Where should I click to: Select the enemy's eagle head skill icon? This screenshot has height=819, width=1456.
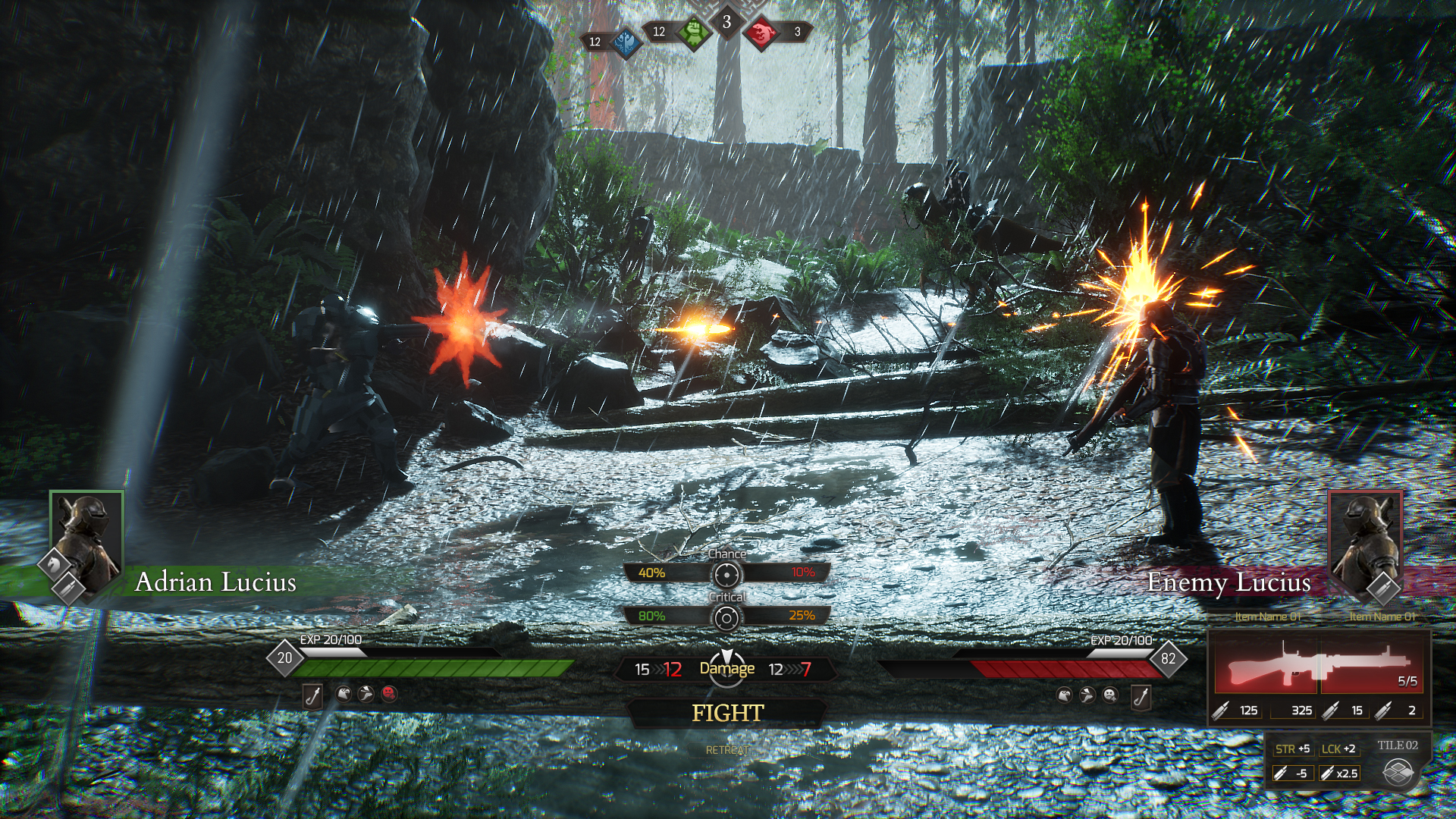tap(1065, 695)
